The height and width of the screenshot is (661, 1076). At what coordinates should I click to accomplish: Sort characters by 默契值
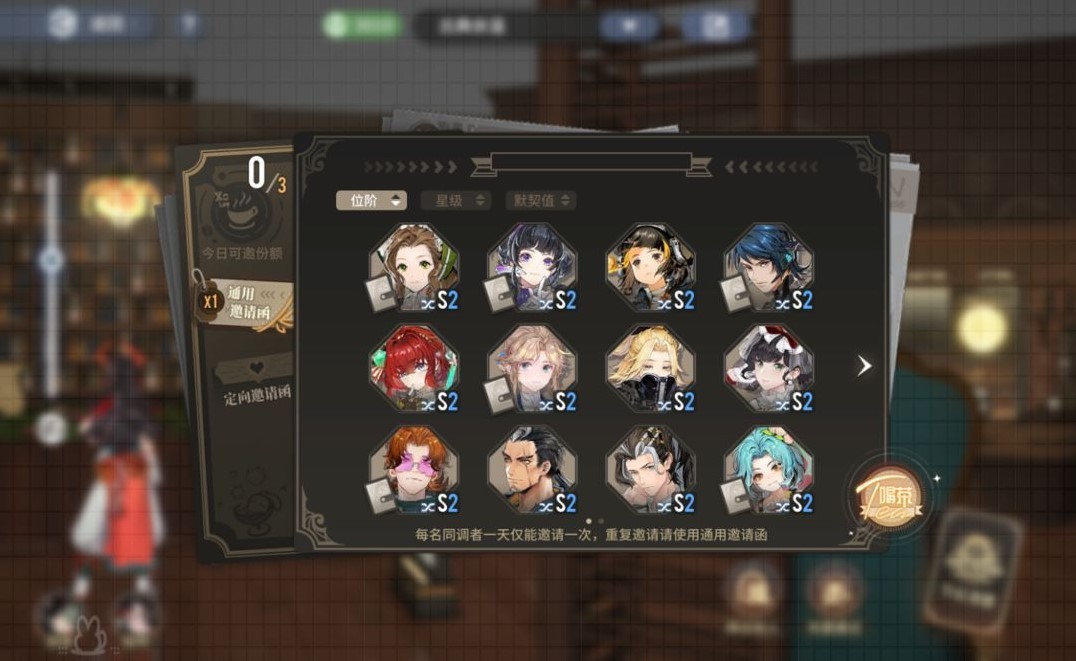pos(540,200)
